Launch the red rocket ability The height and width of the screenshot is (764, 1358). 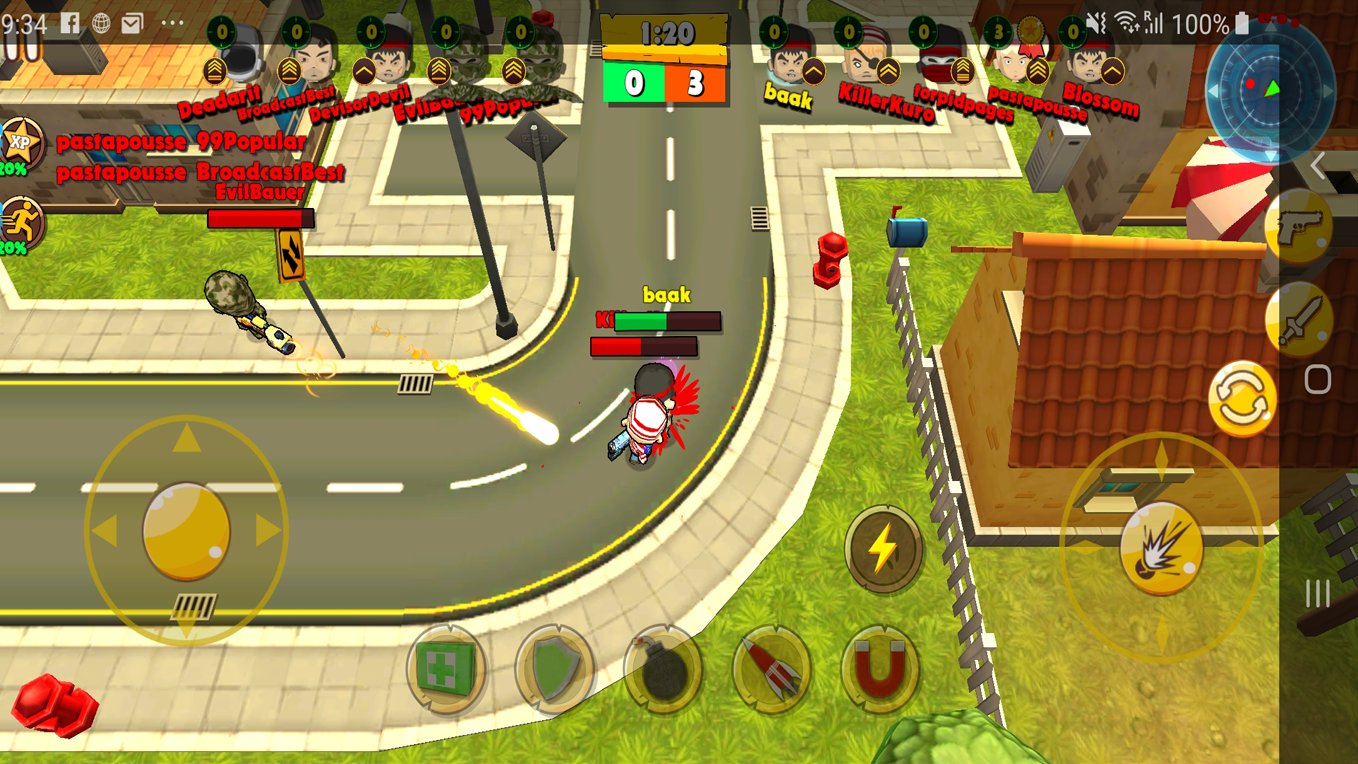(x=771, y=669)
